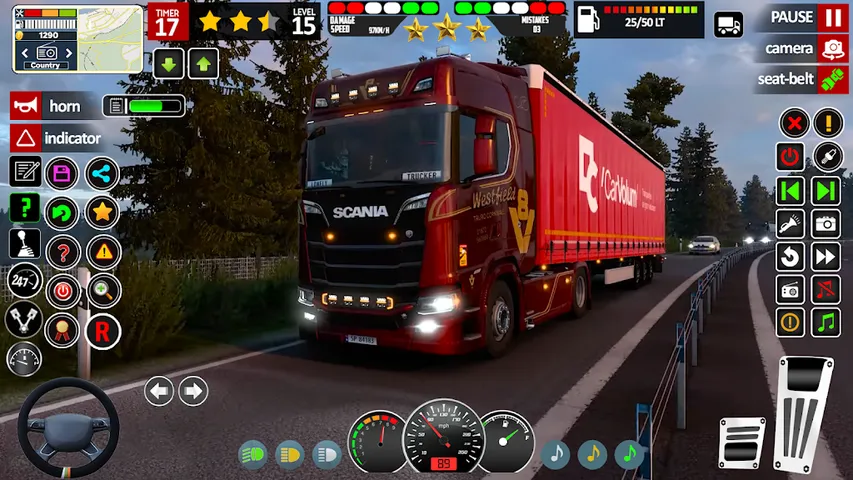Tap the pink save disk icon
This screenshot has height=480, width=853.
tap(63, 173)
